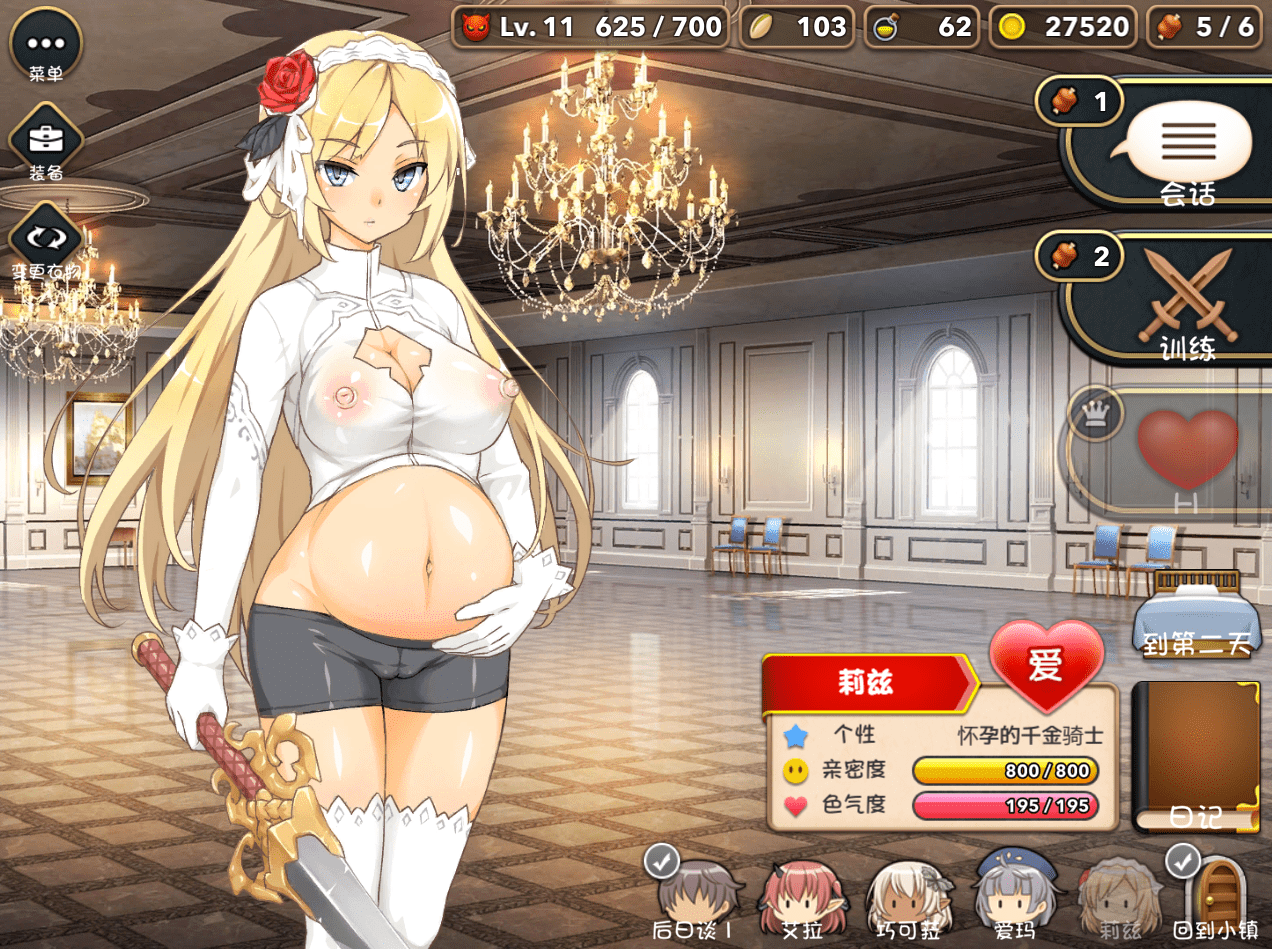Select the 变更衣物 change clothes icon
The height and width of the screenshot is (949, 1272).
pyautogui.click(x=45, y=238)
